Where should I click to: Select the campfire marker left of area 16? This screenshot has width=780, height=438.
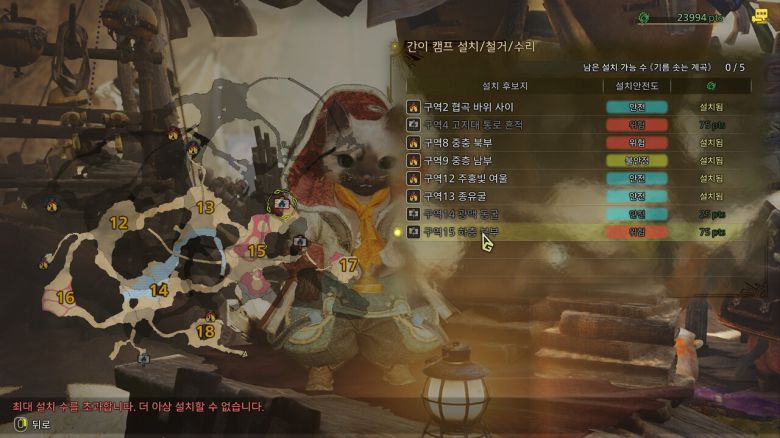click(44, 264)
